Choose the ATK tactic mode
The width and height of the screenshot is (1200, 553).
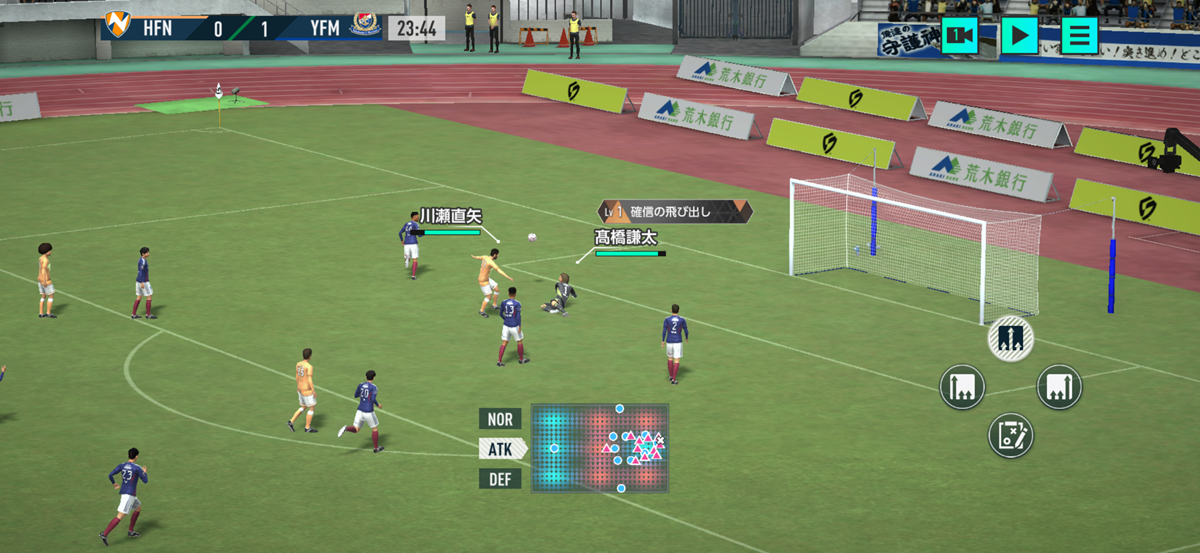pos(501,449)
